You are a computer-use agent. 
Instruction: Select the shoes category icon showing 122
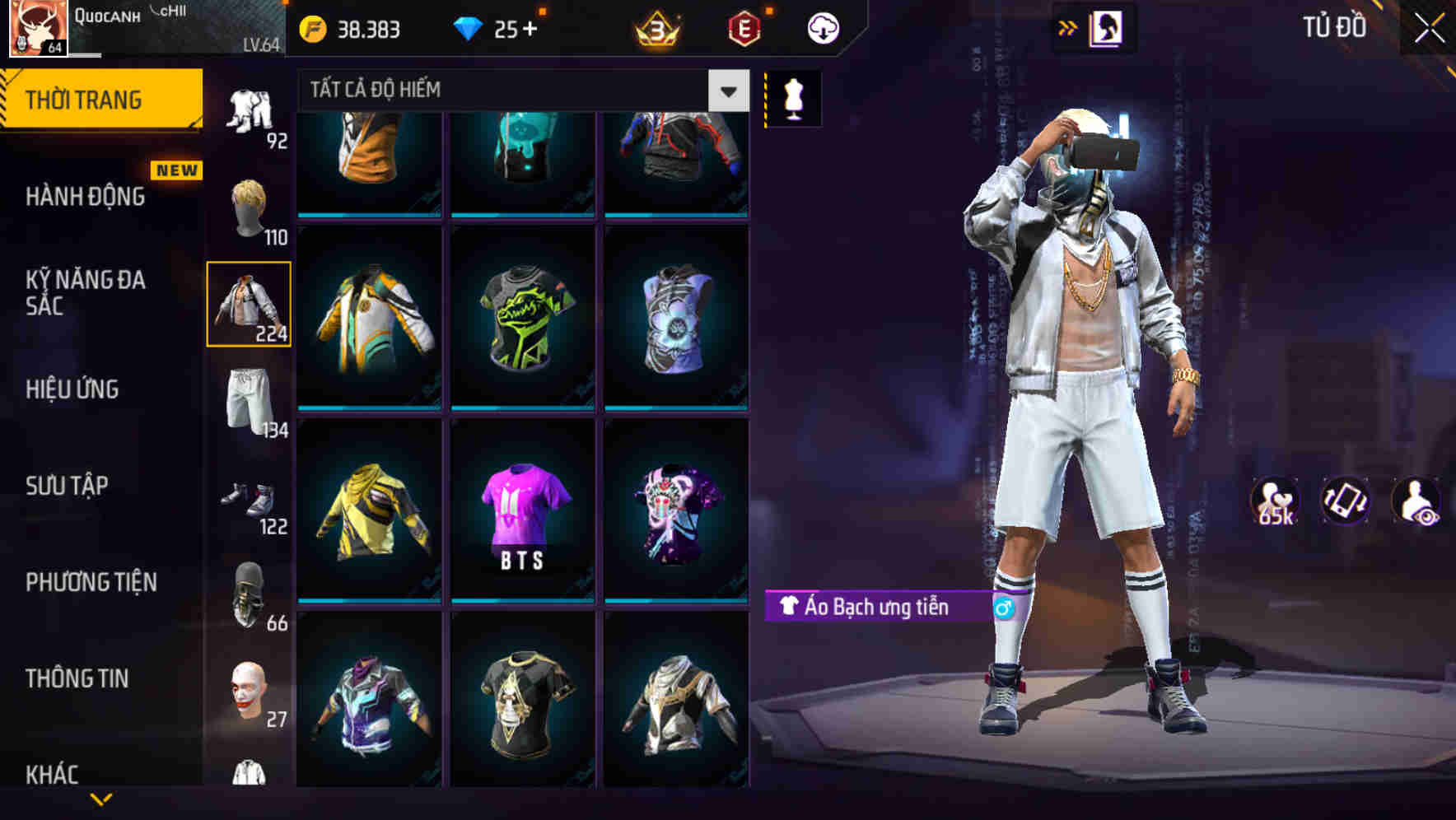click(250, 494)
